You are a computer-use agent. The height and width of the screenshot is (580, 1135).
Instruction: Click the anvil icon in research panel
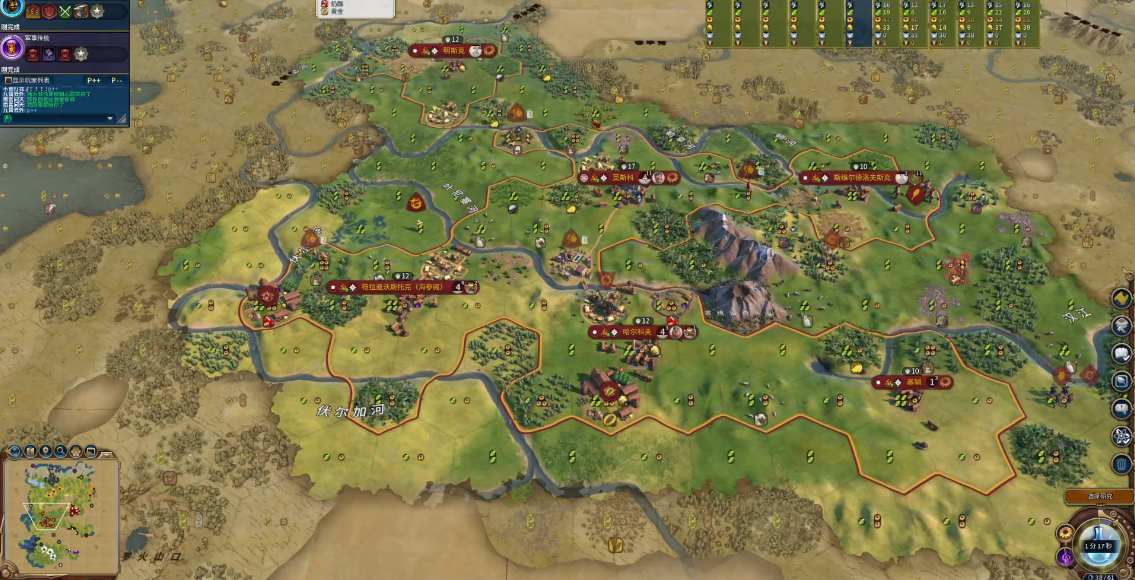click(x=79, y=11)
